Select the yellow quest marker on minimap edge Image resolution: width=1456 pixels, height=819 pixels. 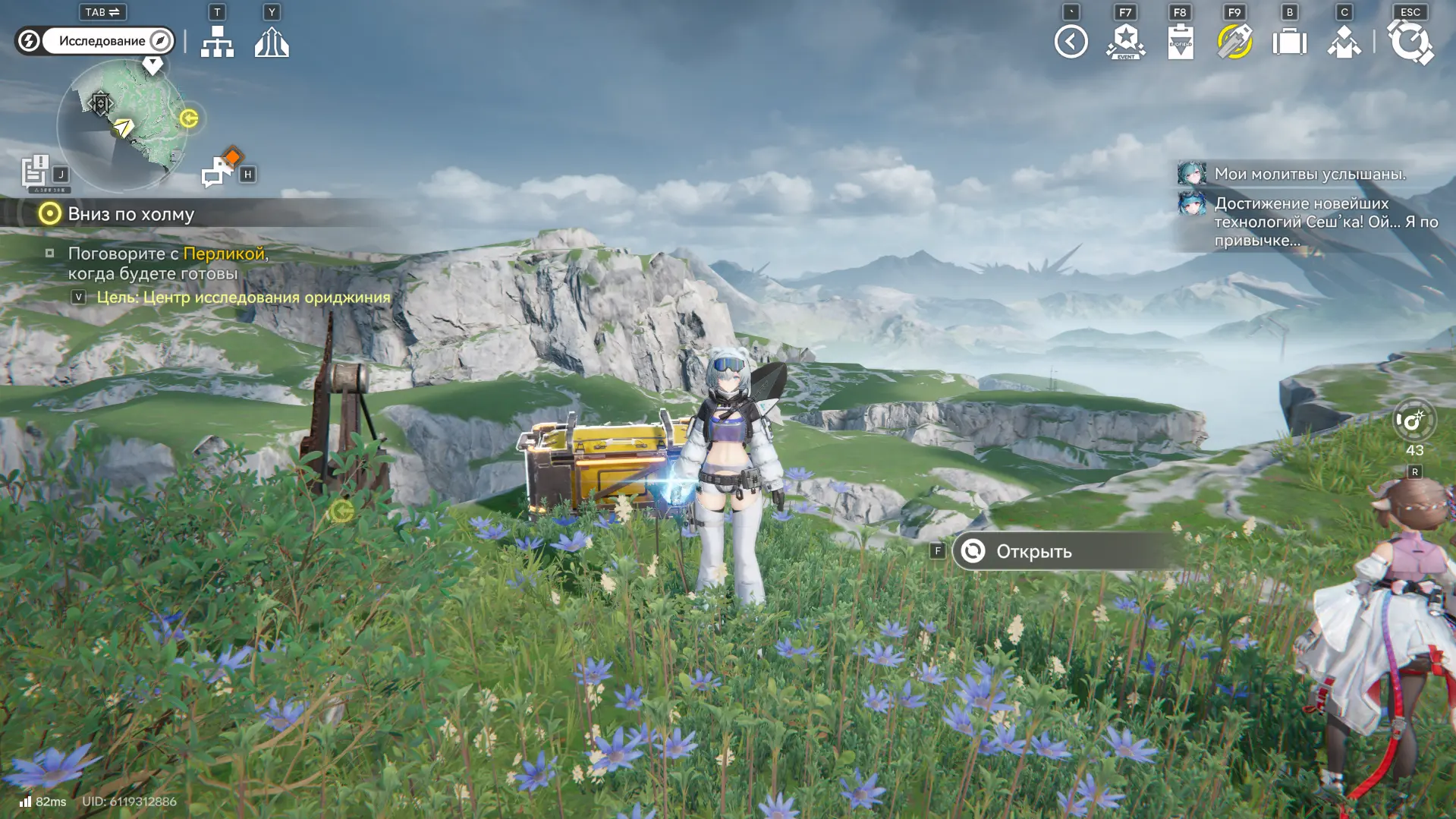[189, 118]
